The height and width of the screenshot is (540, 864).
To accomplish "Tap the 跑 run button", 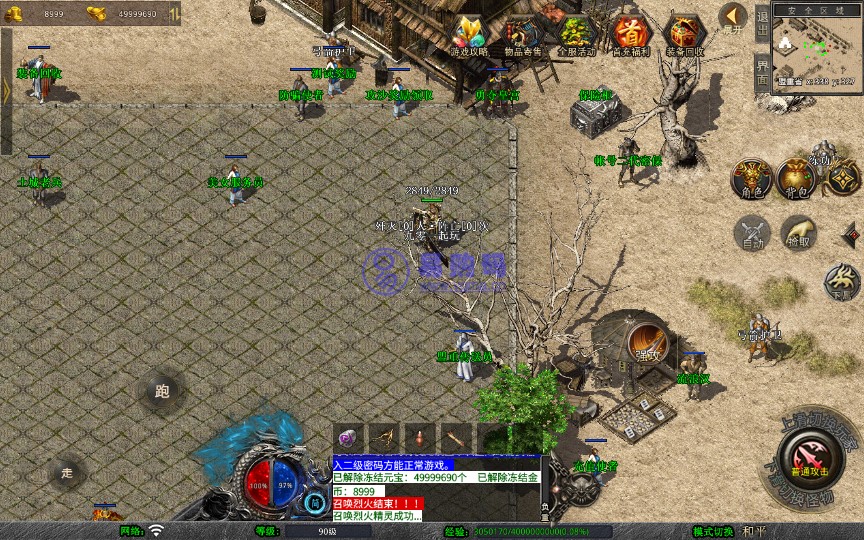I will pos(162,392).
